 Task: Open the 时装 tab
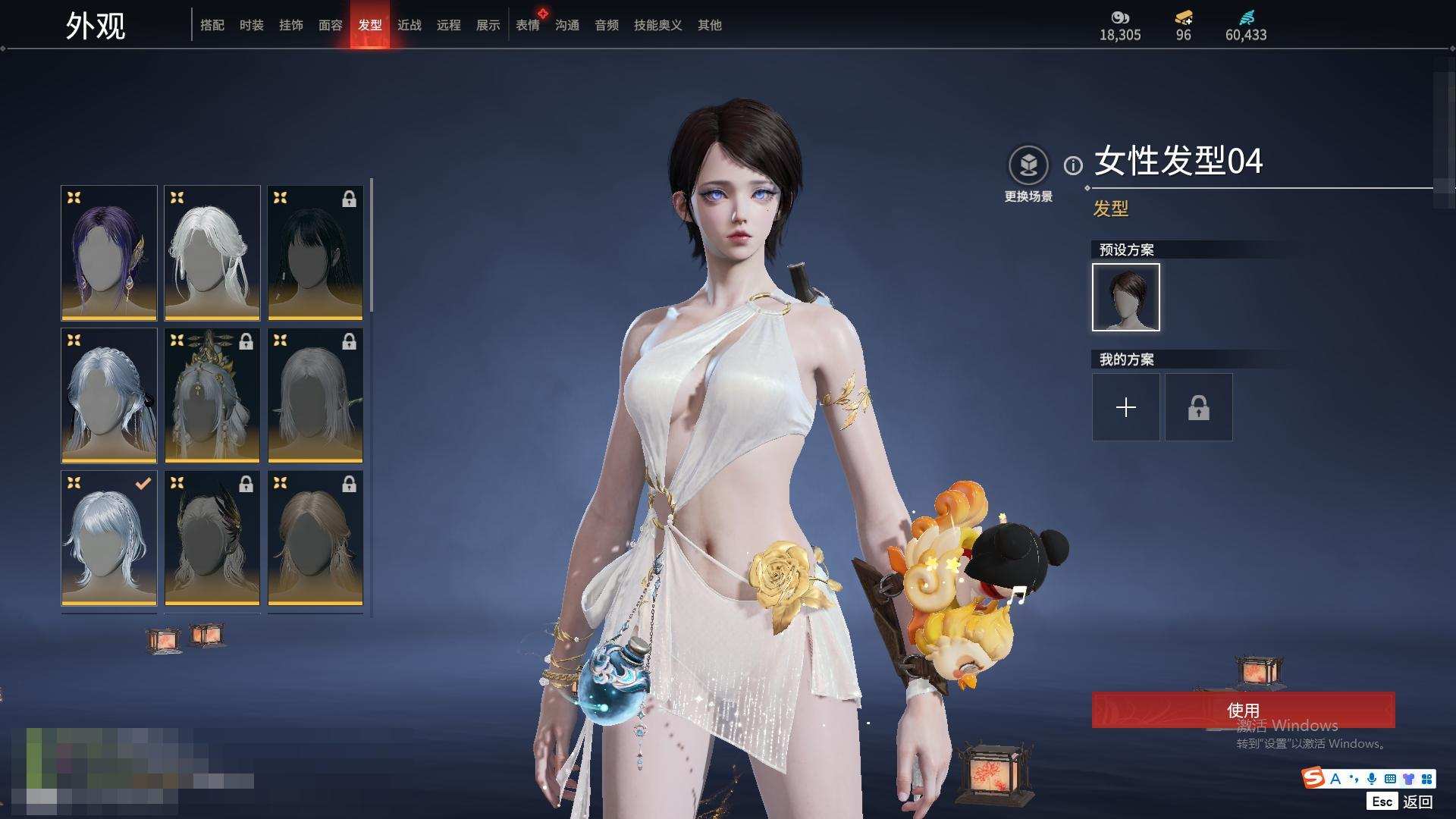point(252,26)
